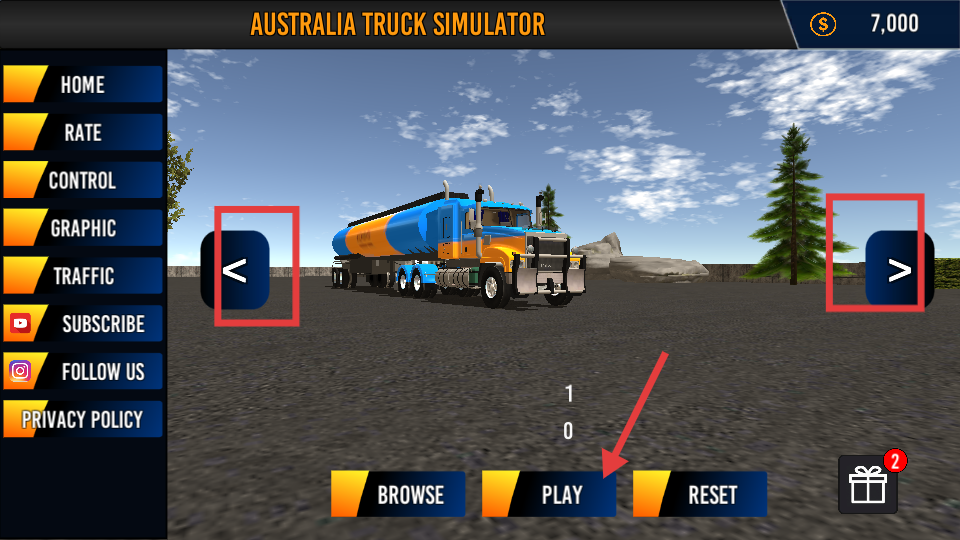960x540 pixels.
Task: Open the Graphic settings
Action: [82, 229]
